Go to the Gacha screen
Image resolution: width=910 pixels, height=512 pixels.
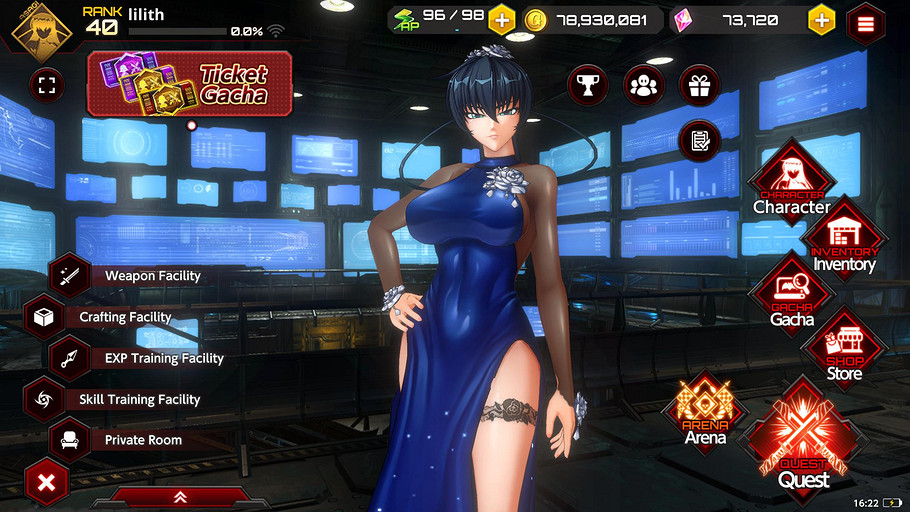pos(792,300)
